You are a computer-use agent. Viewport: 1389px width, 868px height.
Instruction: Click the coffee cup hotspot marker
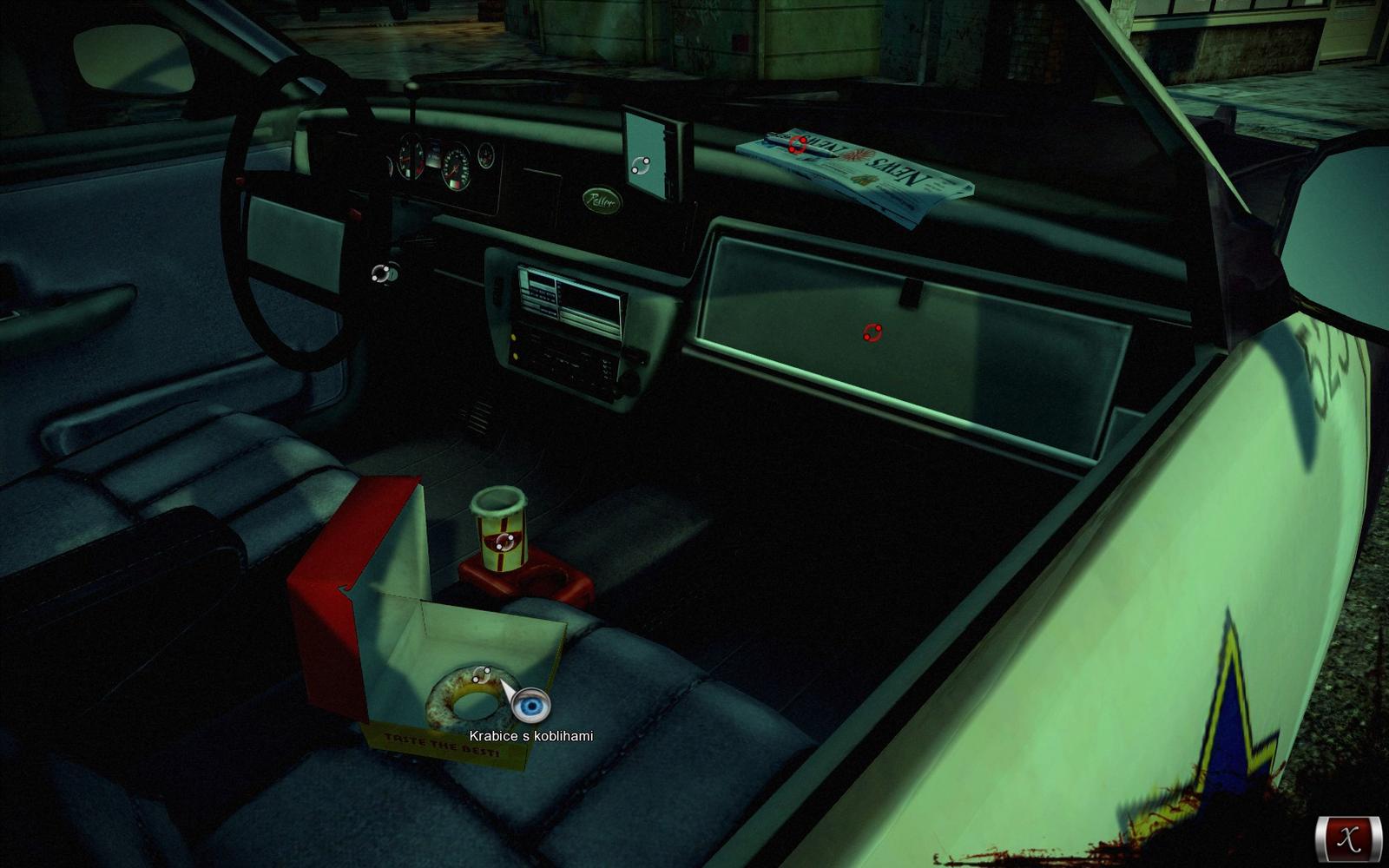505,542
